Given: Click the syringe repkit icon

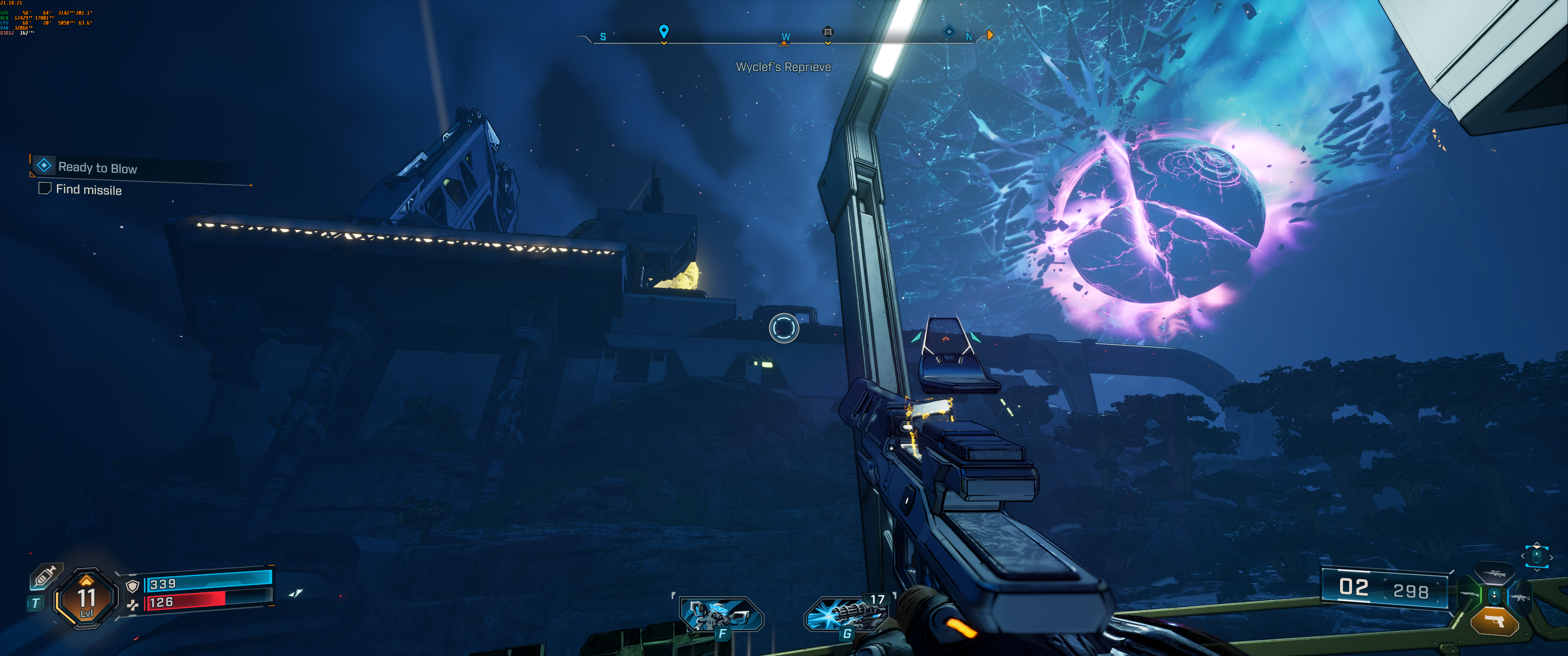Looking at the screenshot, I should (46, 575).
